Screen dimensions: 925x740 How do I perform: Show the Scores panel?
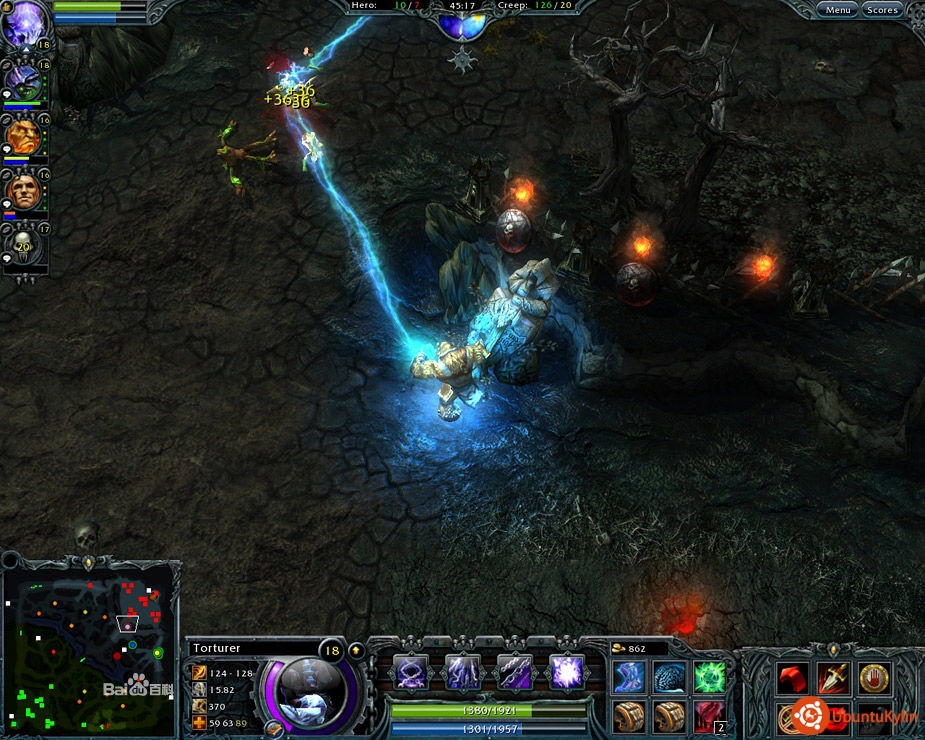[882, 10]
